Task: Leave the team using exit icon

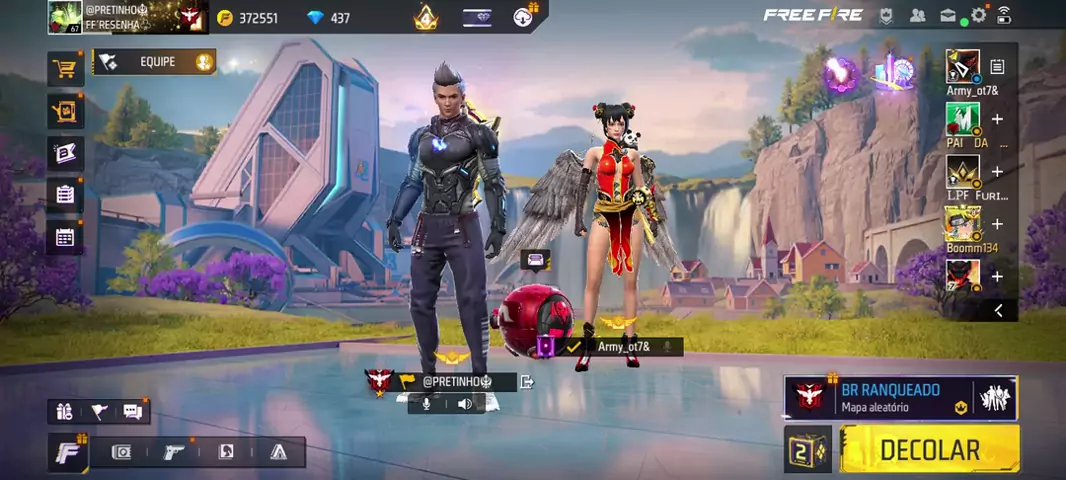Action: click(x=527, y=381)
